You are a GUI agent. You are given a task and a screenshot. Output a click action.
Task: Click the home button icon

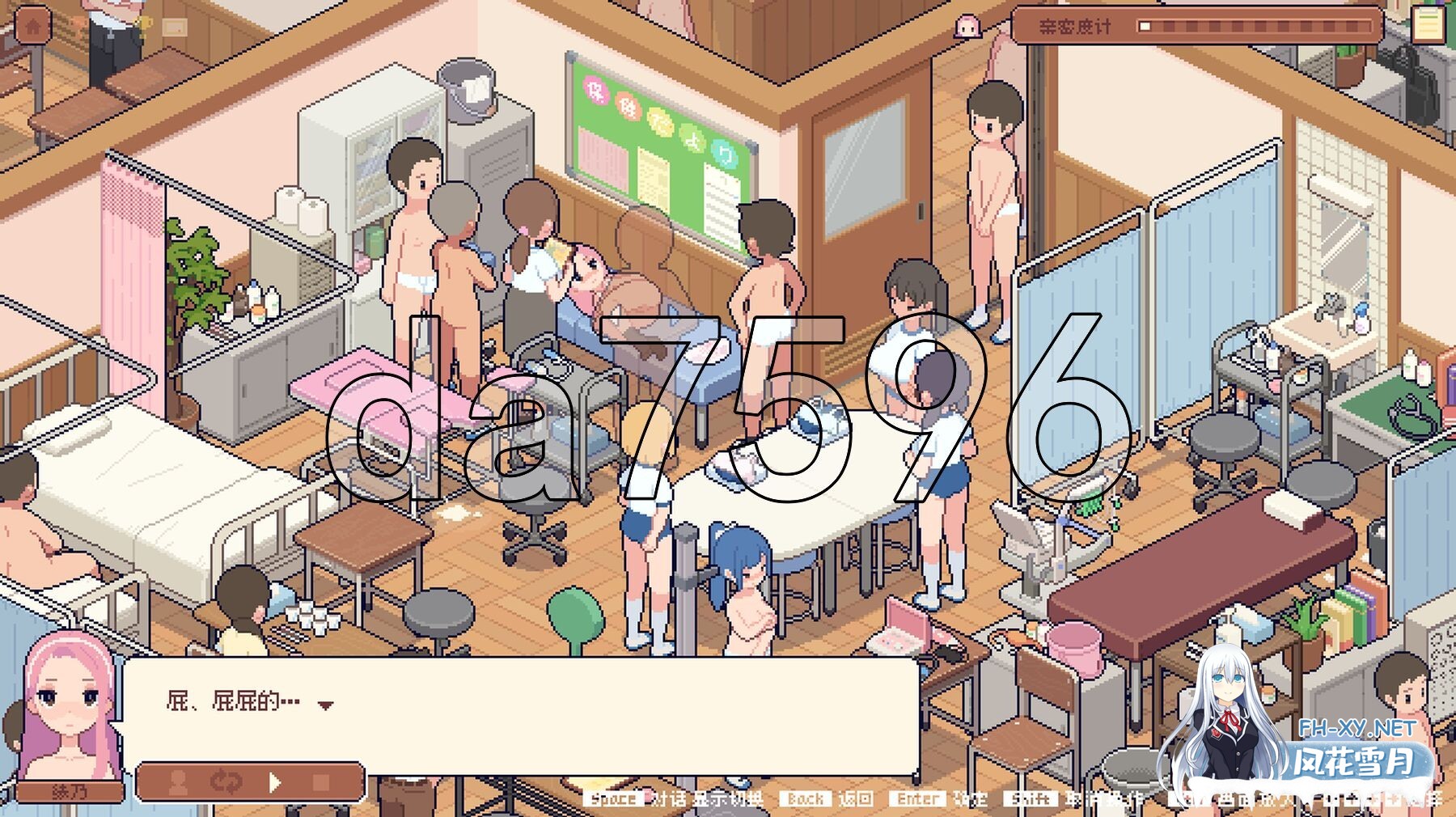pyautogui.click(x=32, y=27)
